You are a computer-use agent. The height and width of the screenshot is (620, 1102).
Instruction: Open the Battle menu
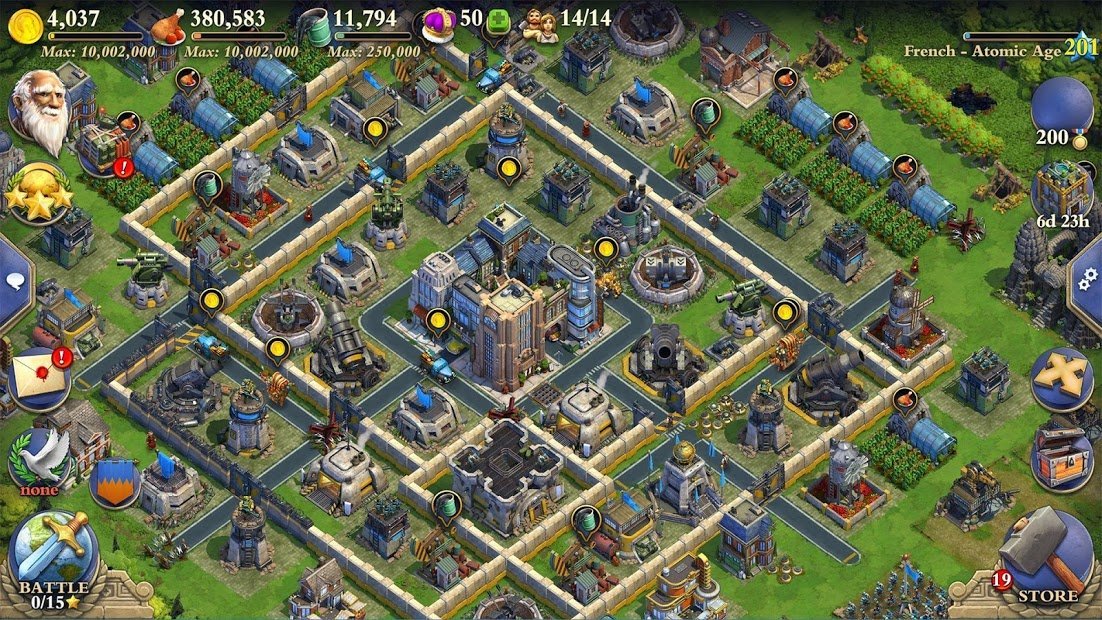pos(52,556)
